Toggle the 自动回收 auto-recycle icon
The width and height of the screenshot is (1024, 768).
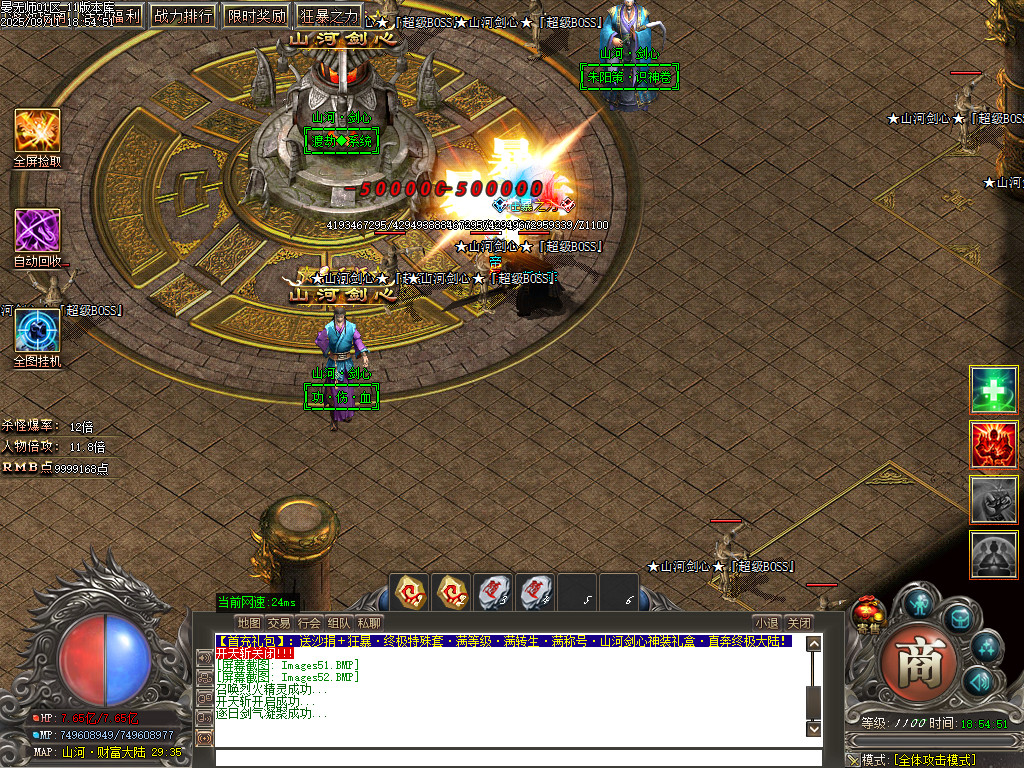[37, 231]
